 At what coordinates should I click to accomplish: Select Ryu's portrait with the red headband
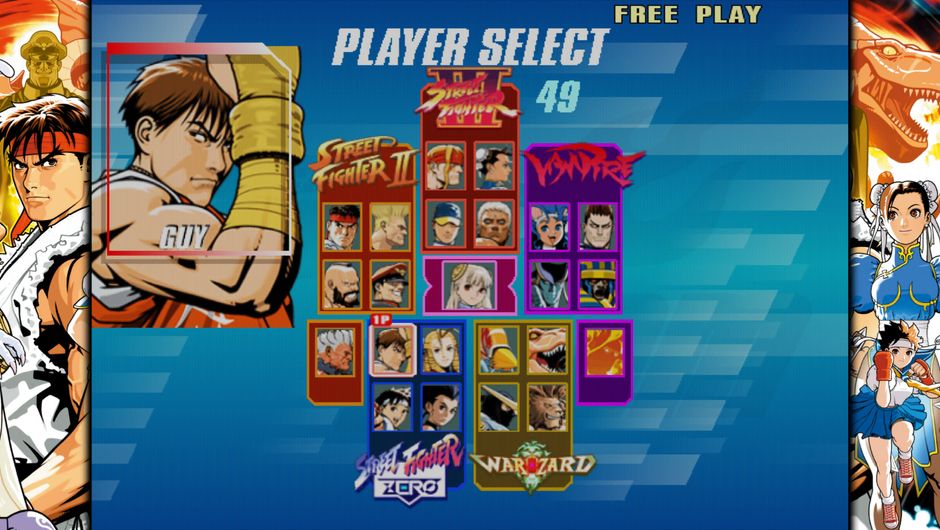(342, 227)
